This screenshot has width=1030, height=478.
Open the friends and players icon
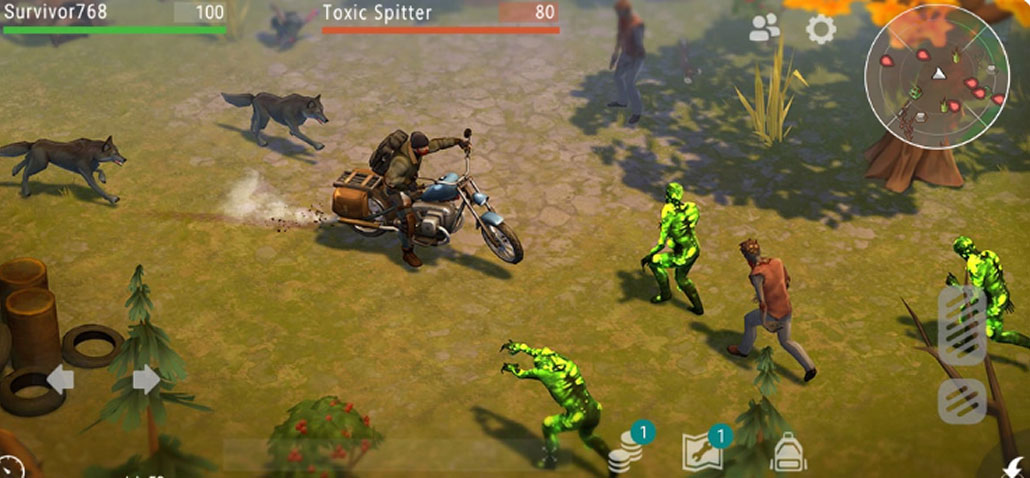click(x=765, y=29)
